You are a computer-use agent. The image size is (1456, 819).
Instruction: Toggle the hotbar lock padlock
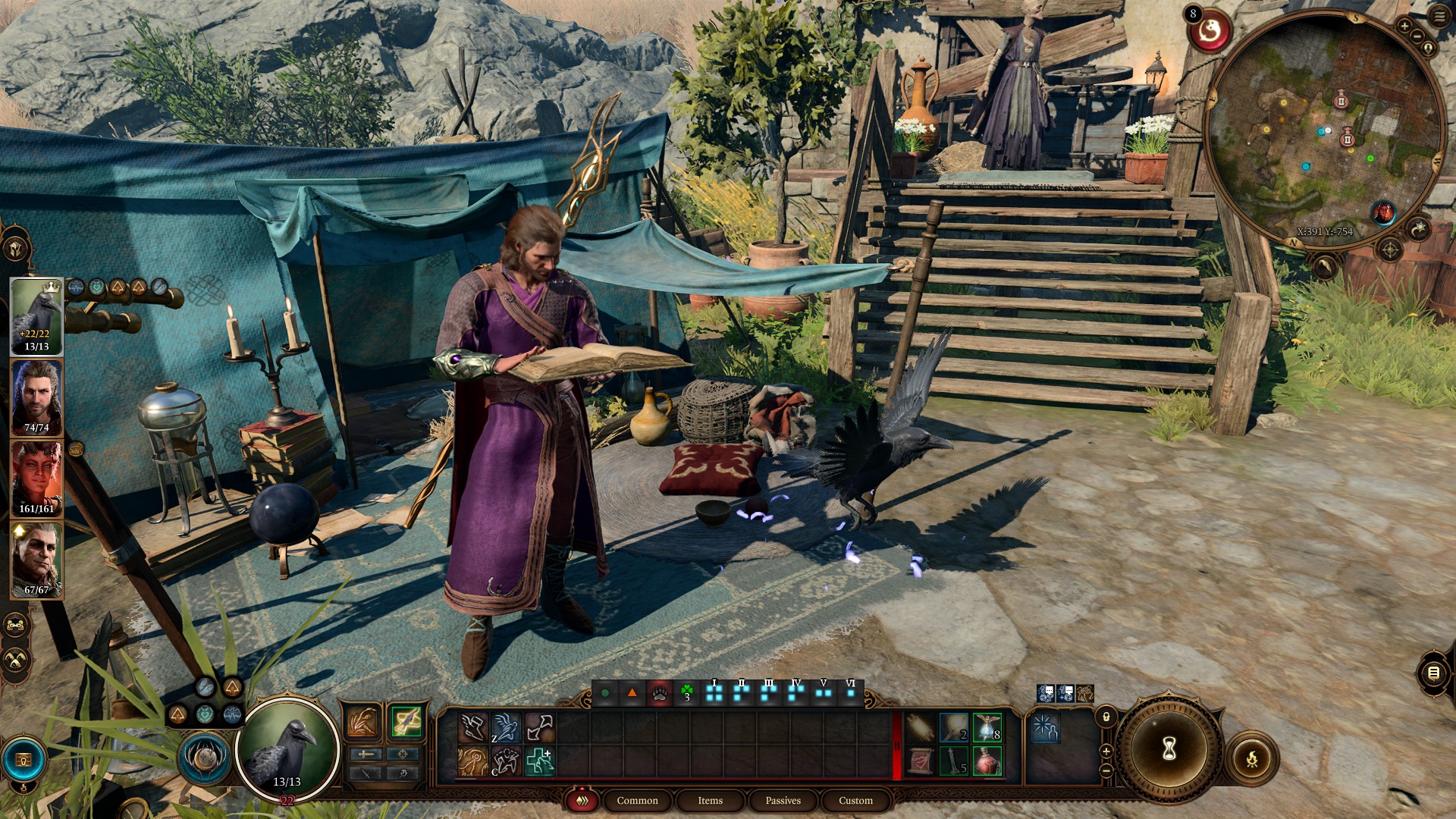click(1106, 717)
